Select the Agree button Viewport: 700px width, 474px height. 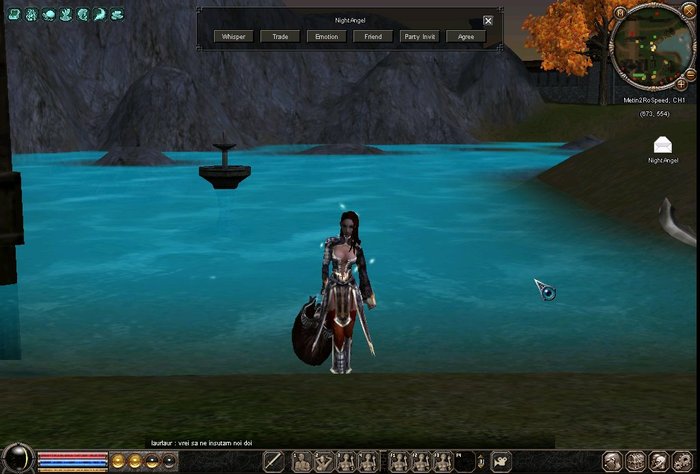[x=466, y=36]
